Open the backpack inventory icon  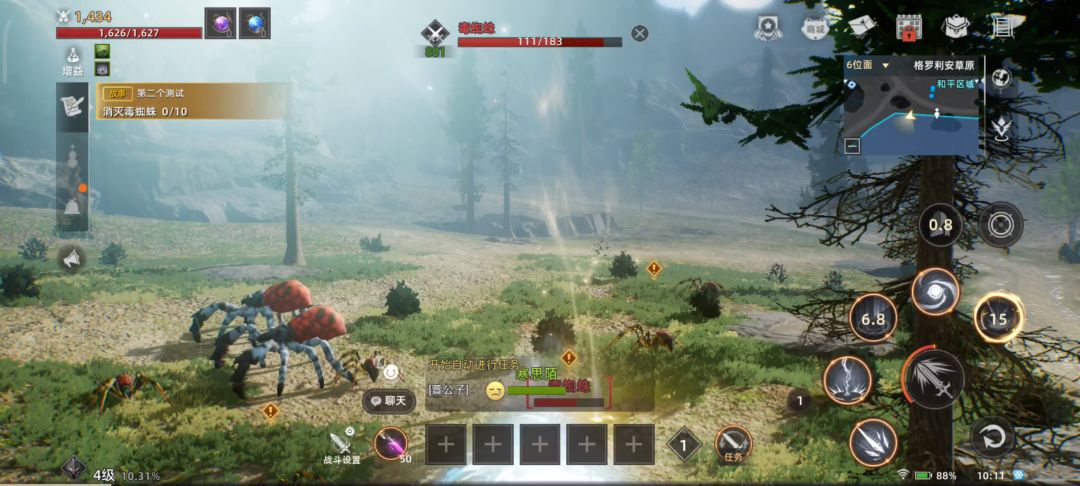956,27
